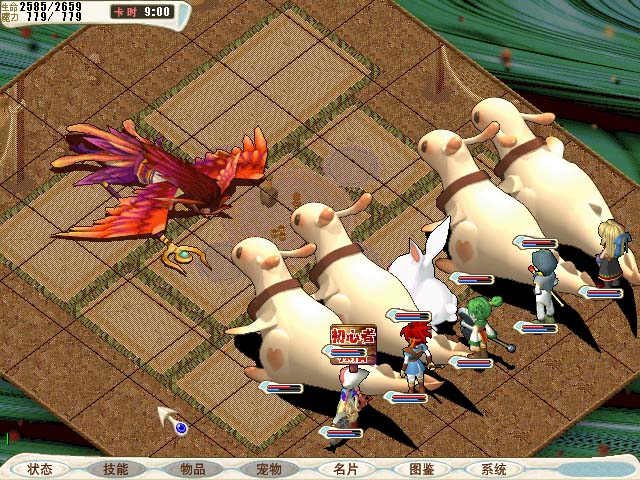This screenshot has height=480, width=640.
Task: Open the 技能 skills menu
Action: pos(116,468)
